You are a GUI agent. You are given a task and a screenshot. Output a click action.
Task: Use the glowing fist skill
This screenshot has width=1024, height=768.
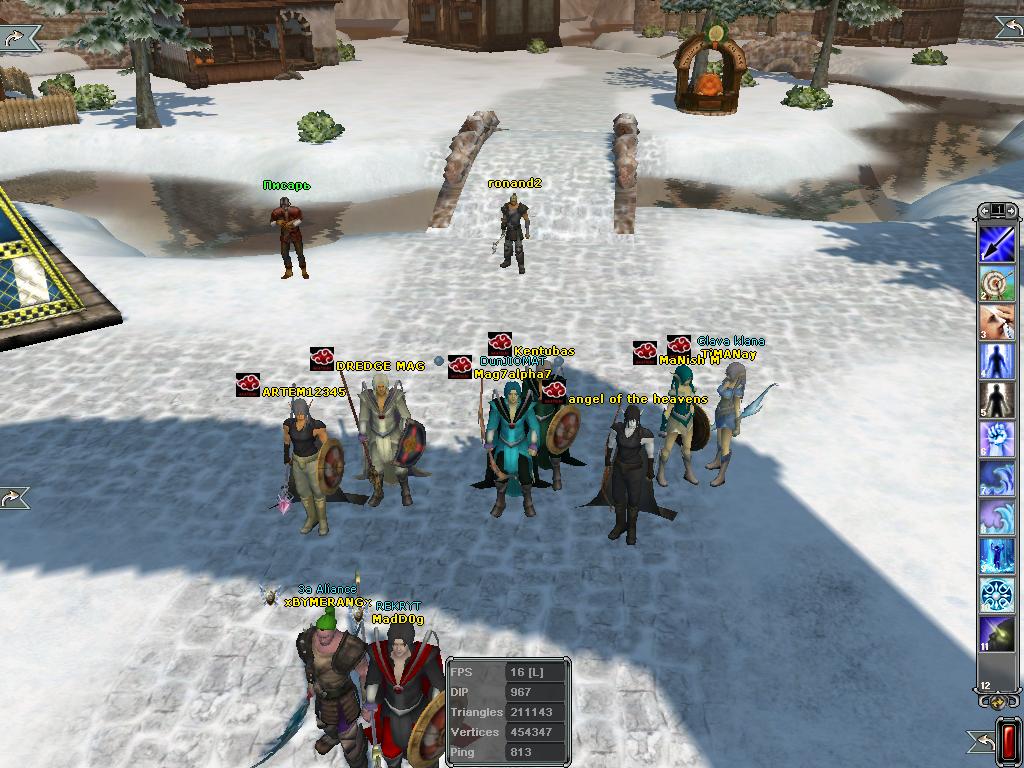[997, 439]
